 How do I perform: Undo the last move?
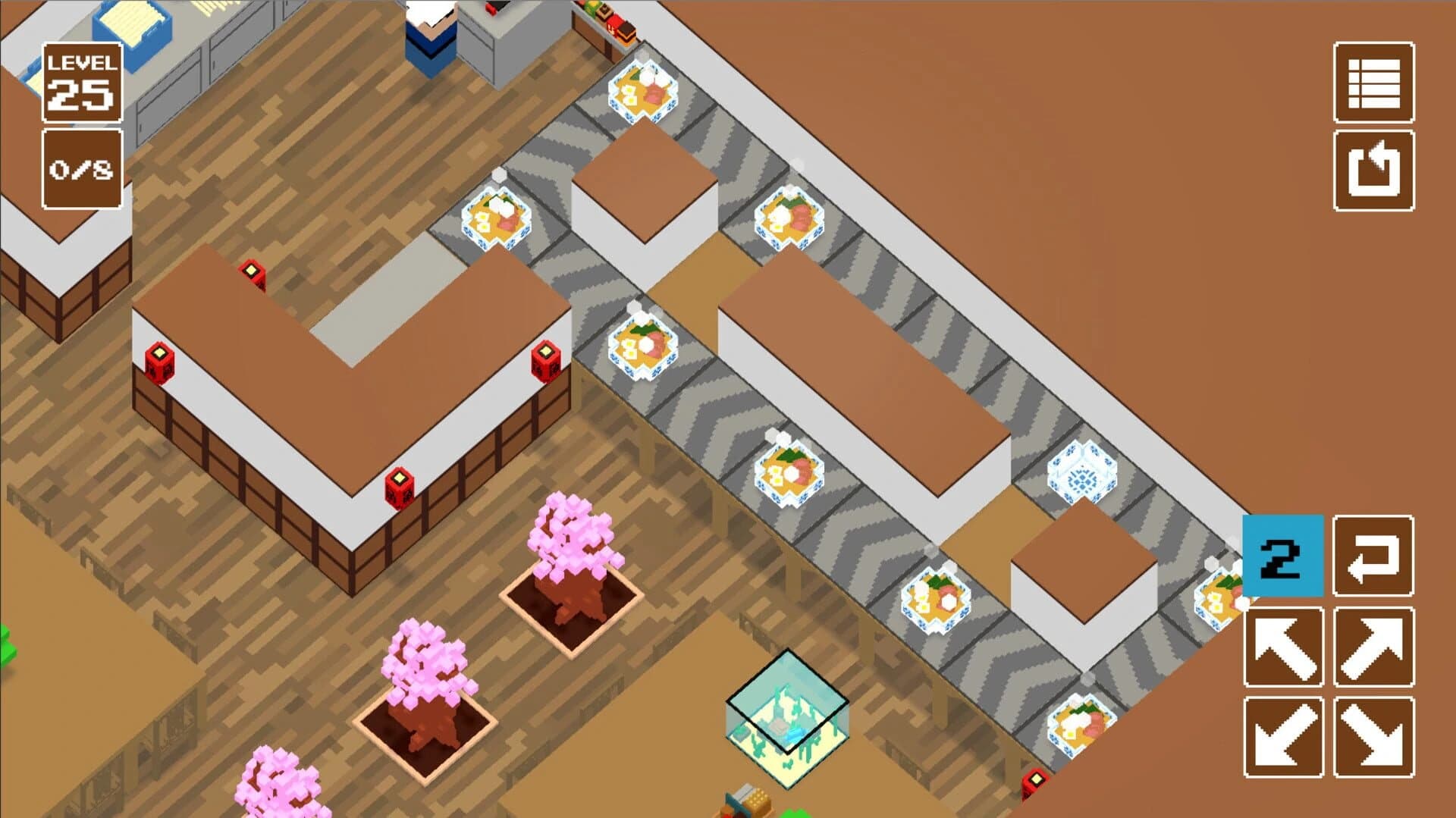click(x=1373, y=556)
